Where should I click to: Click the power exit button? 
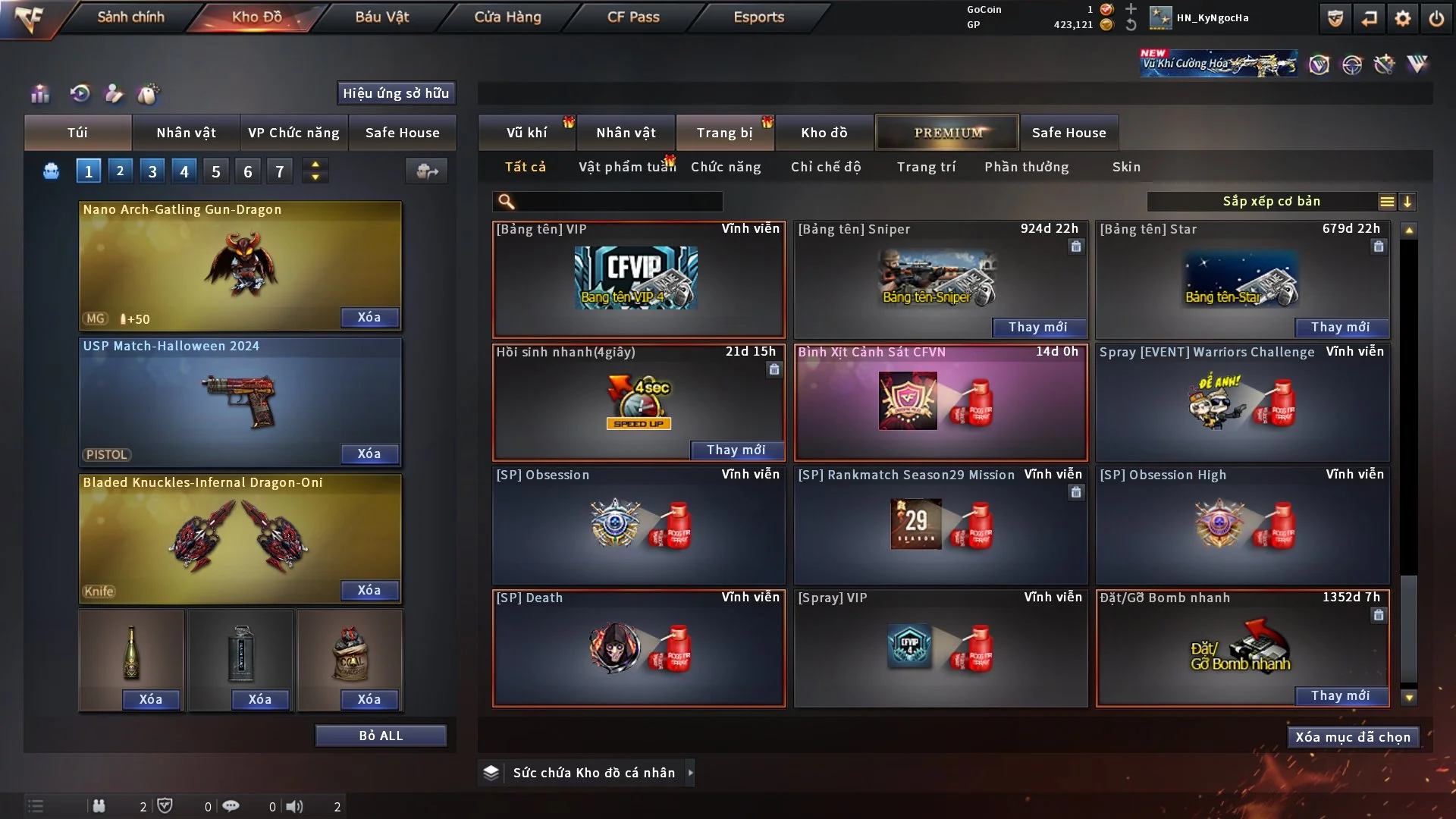1436,18
